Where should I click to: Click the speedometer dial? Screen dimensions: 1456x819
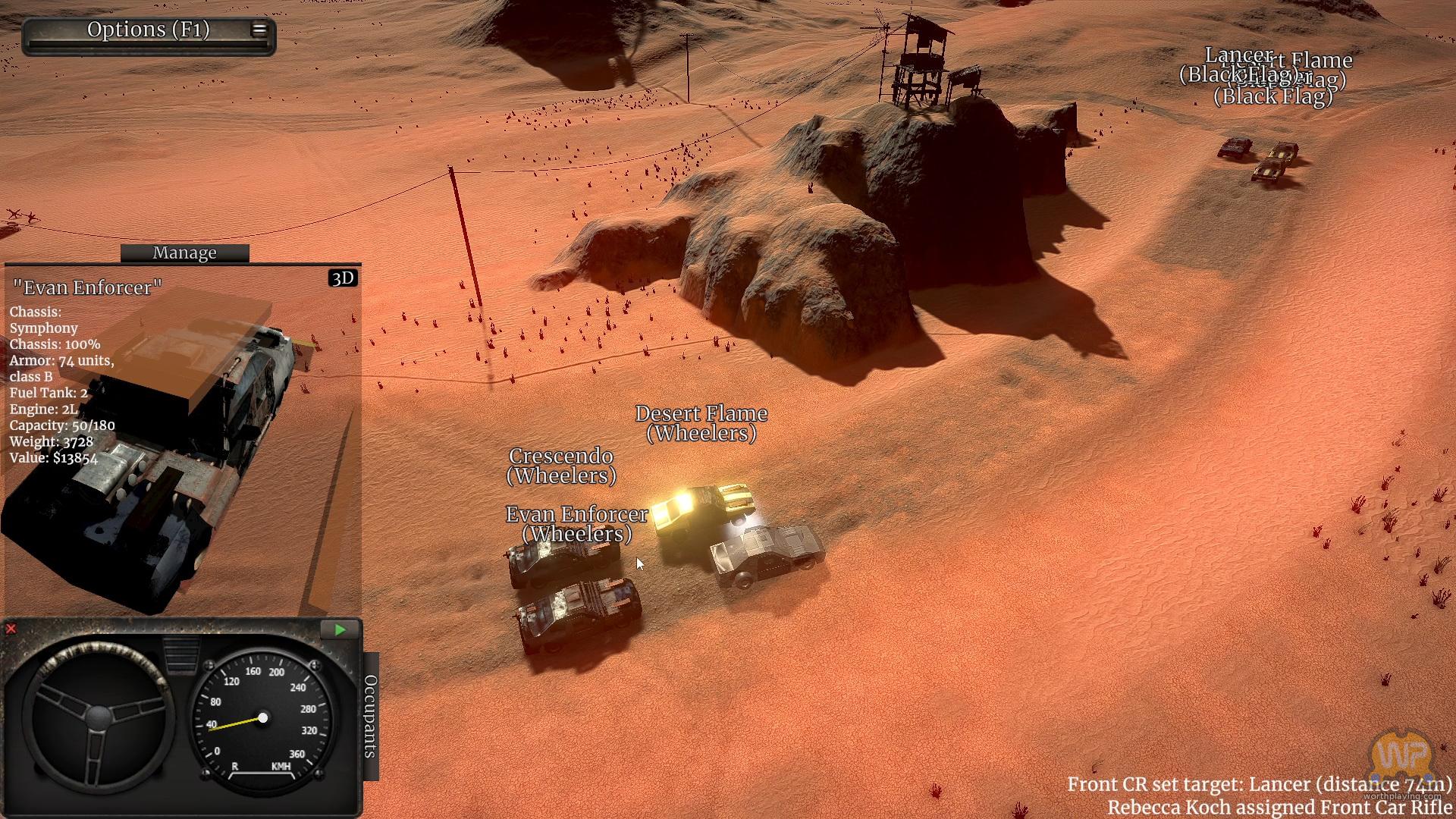(x=262, y=717)
